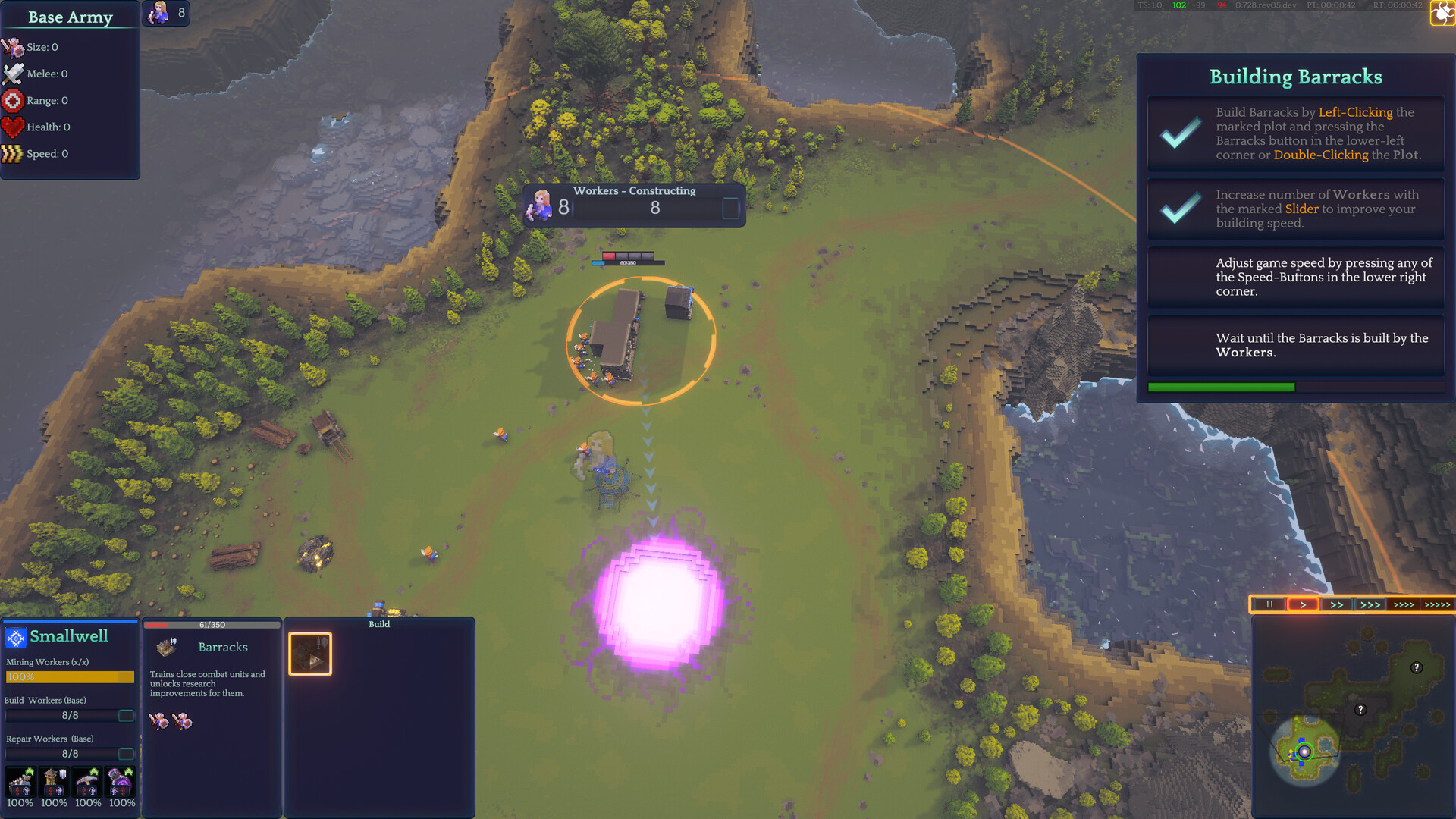Expand the first question mark marker on minimap
Viewport: 1456px width, 819px height.
click(1415, 668)
